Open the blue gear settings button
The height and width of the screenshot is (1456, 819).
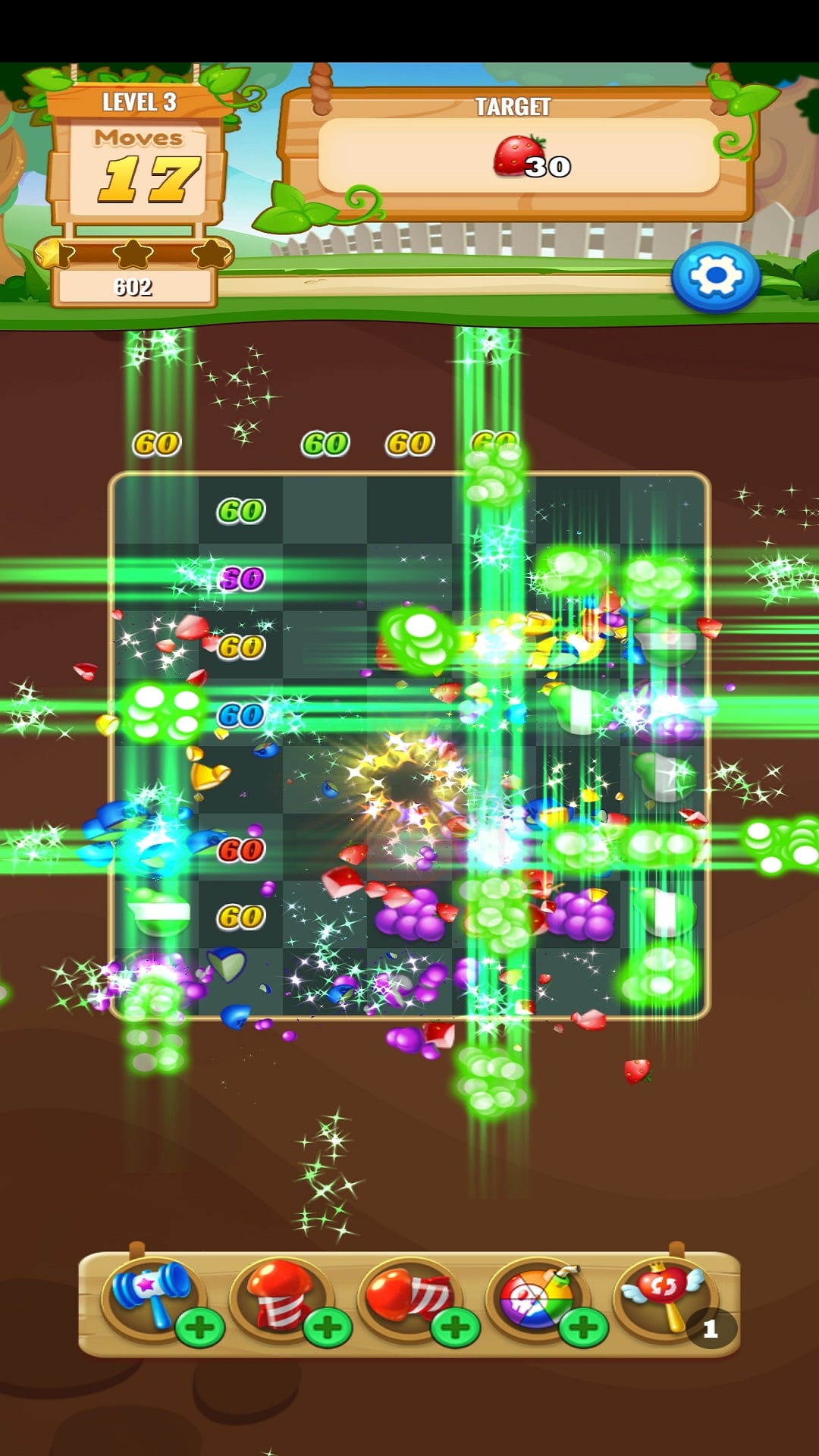(x=715, y=277)
